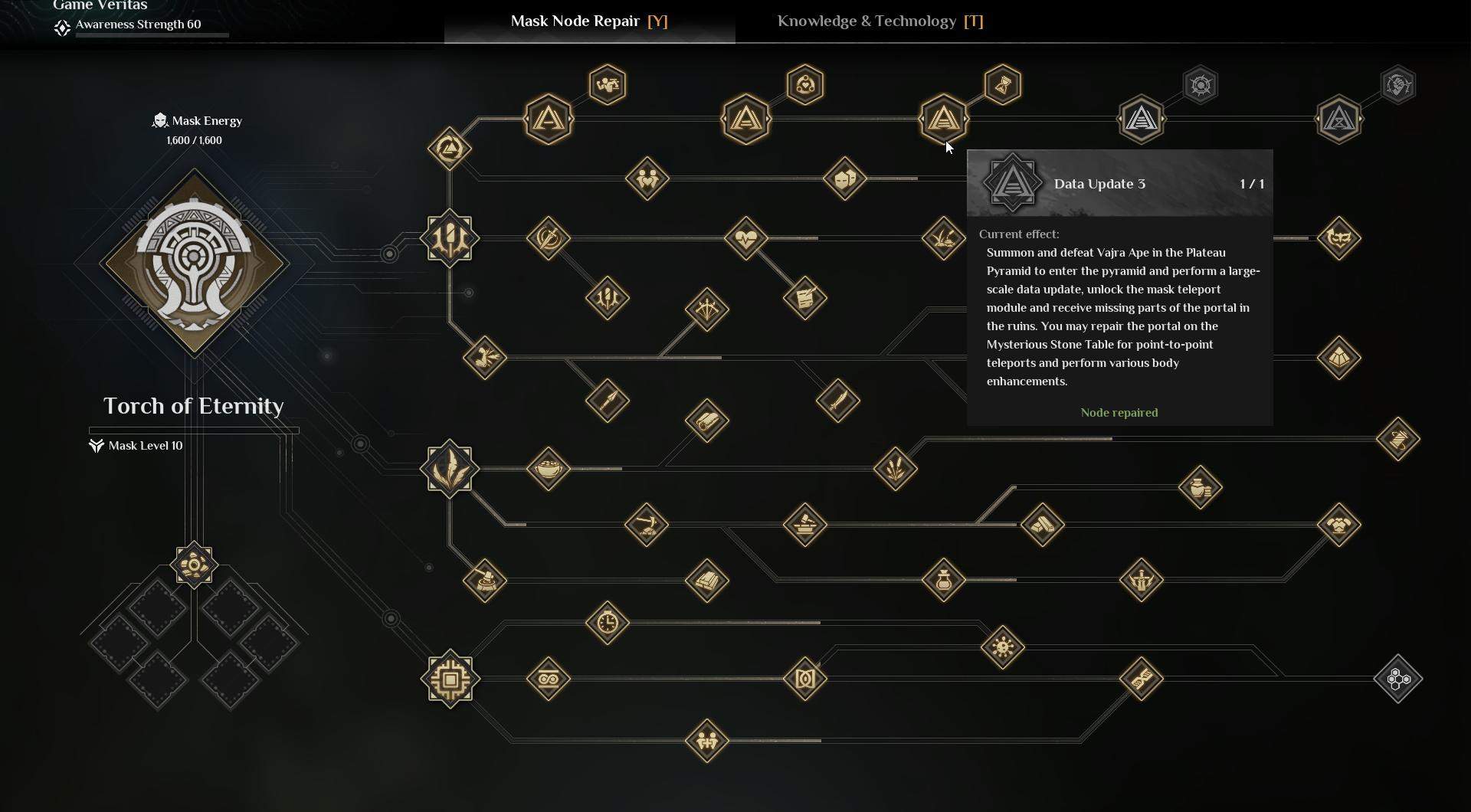
Task: Click the Torch of Eternity mask emblem
Action: point(194,263)
